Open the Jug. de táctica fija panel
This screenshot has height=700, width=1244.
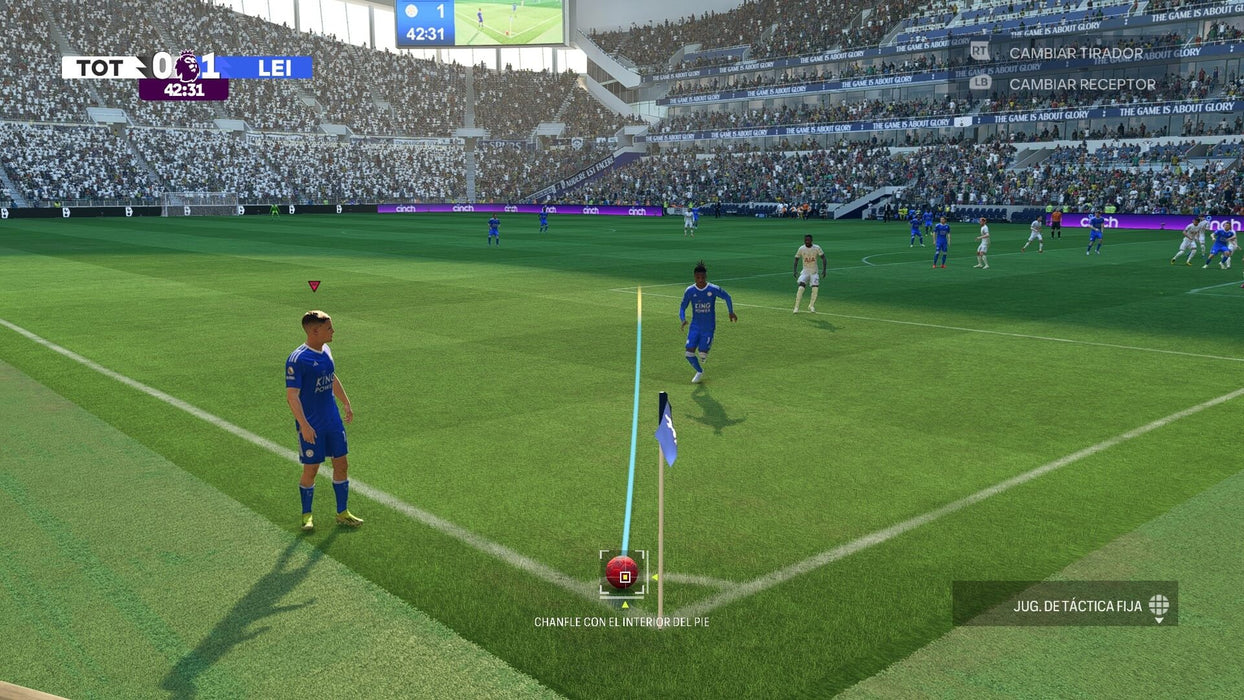point(1065,604)
